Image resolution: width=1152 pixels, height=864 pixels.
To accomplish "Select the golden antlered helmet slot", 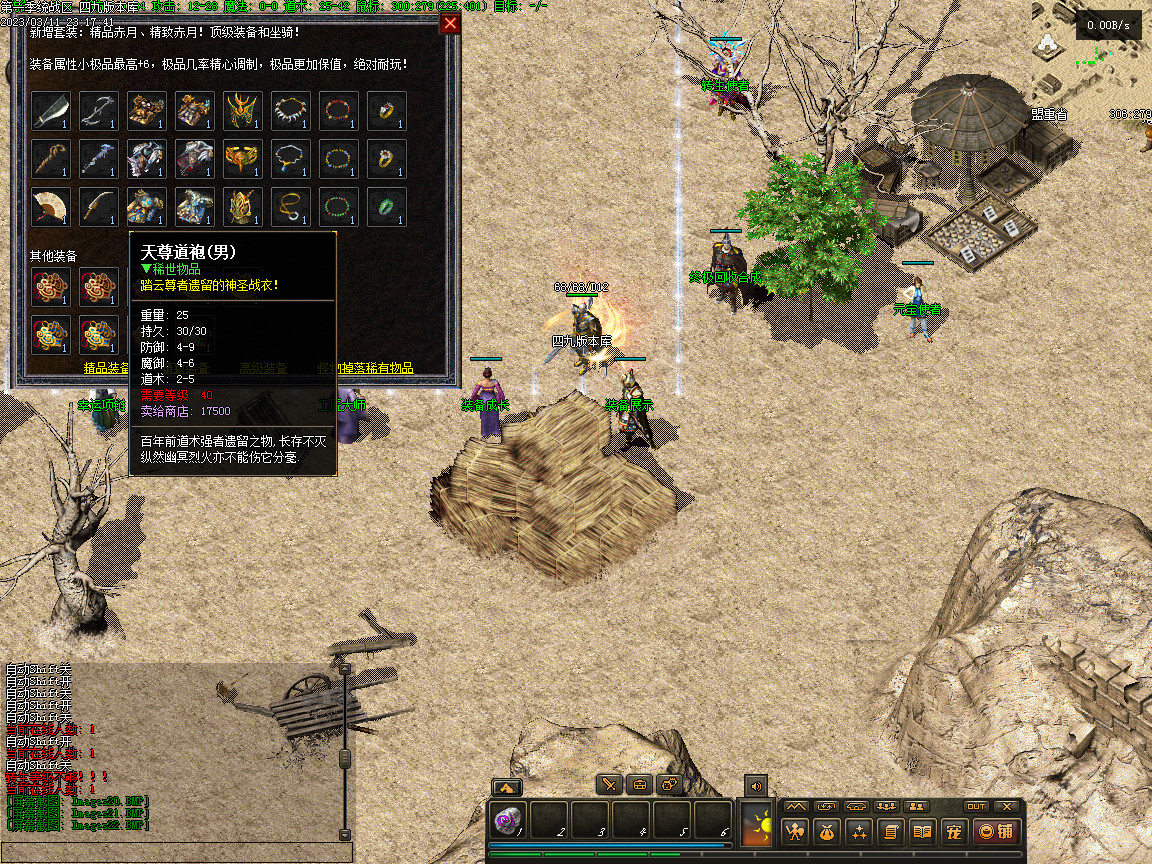I will [243, 111].
